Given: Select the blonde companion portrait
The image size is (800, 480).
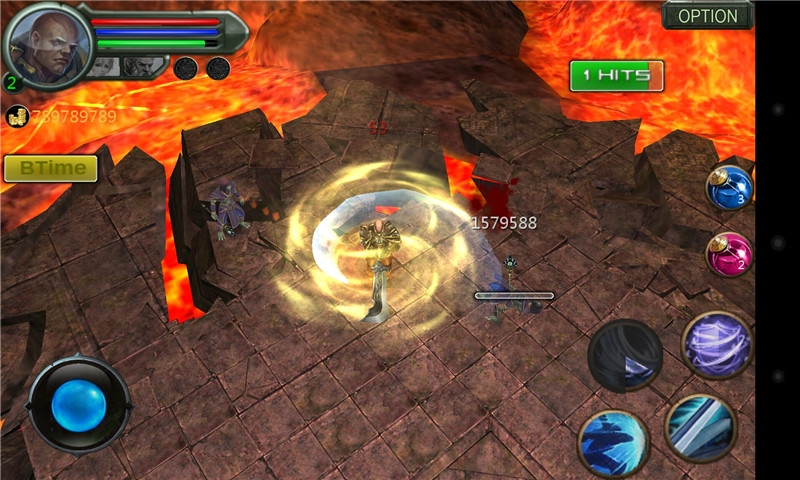Looking at the screenshot, I should point(104,68).
